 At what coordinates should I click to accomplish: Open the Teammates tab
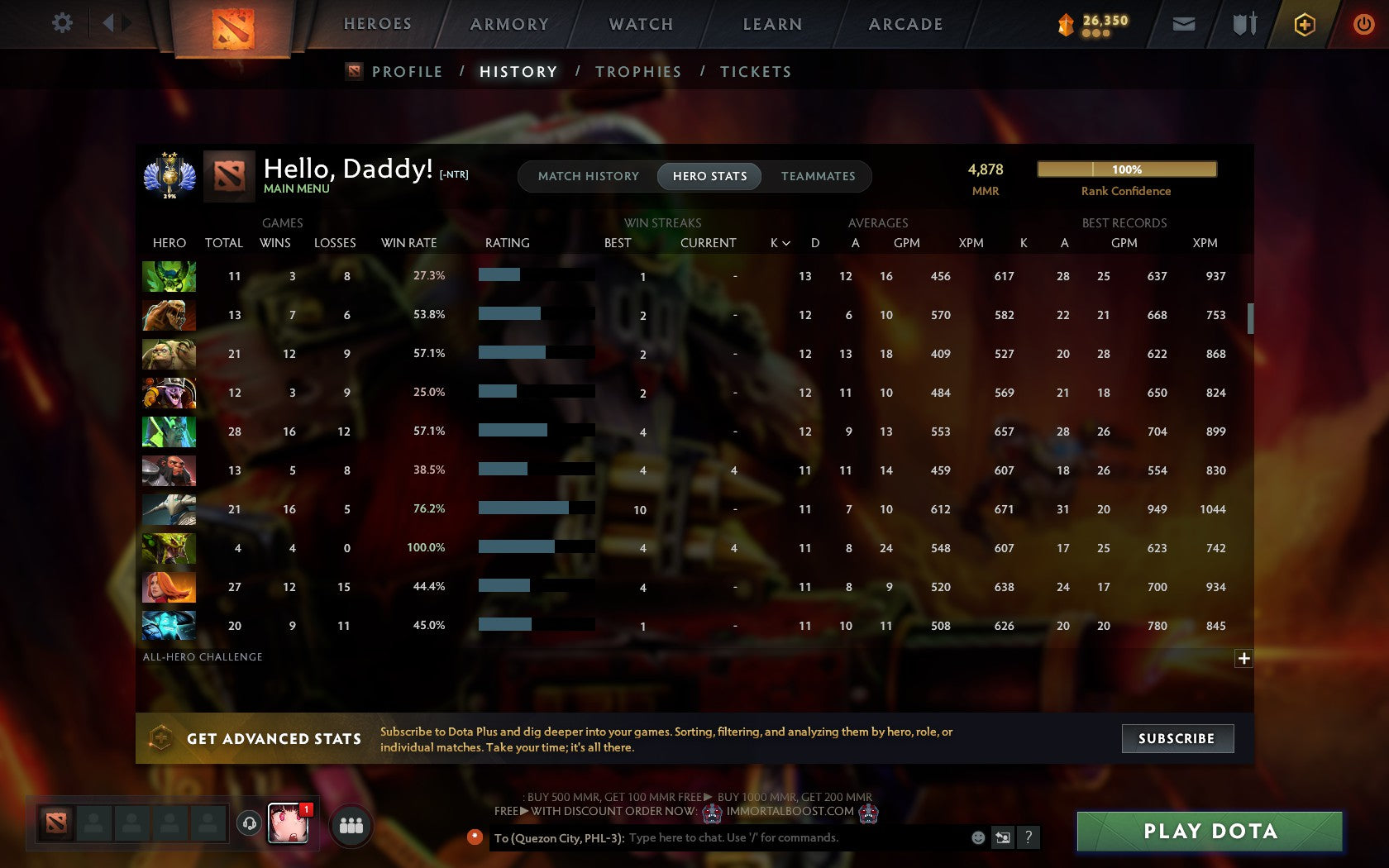(818, 176)
